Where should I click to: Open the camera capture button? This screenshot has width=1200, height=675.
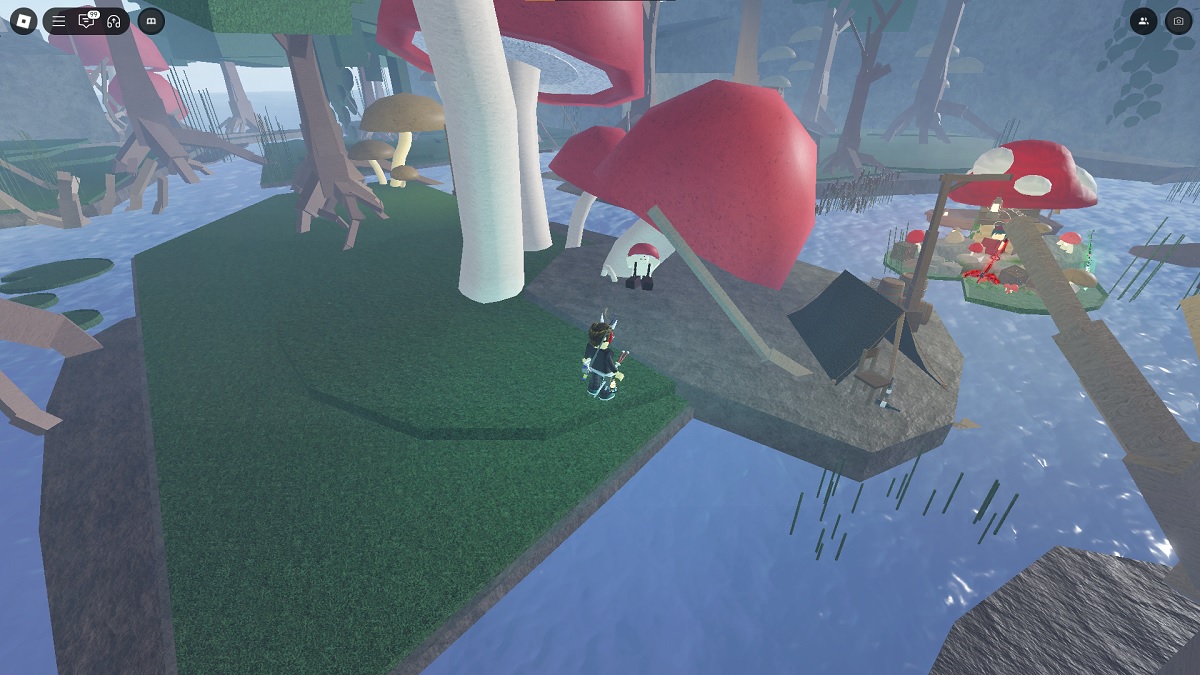[1178, 21]
